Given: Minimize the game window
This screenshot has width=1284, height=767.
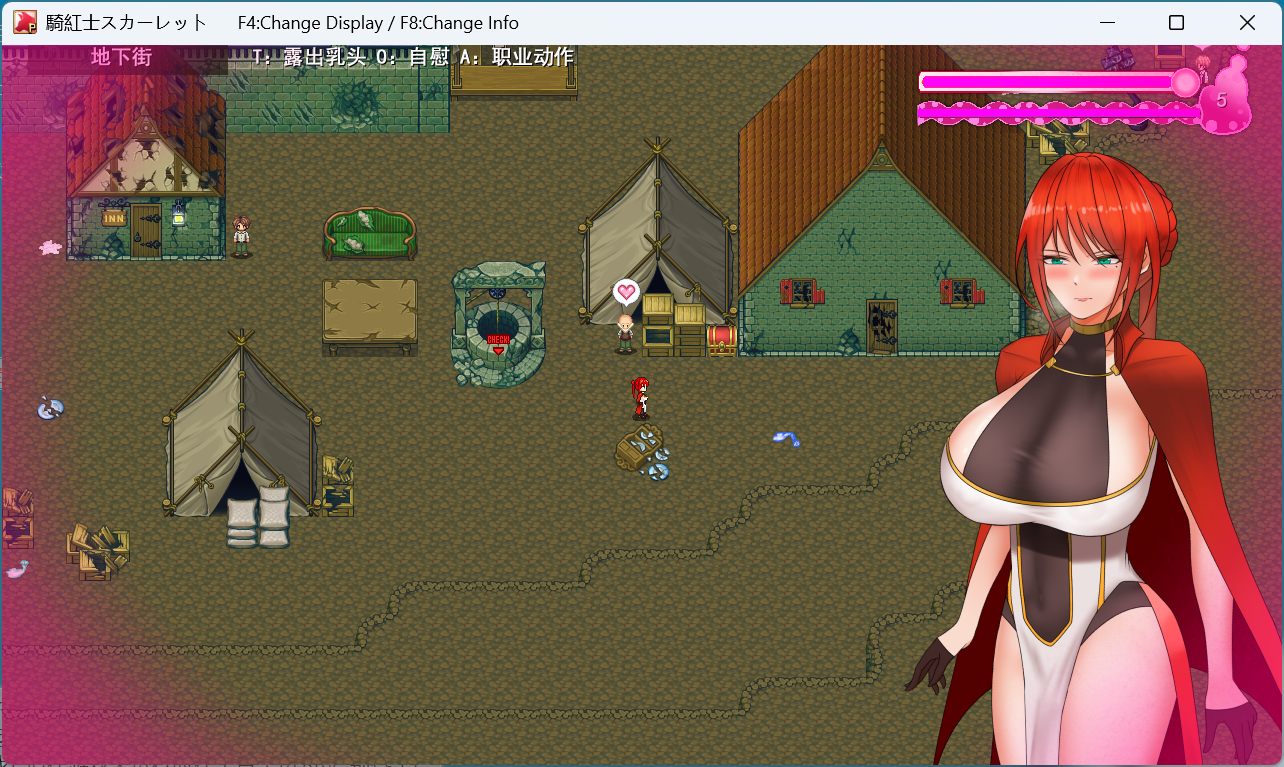Looking at the screenshot, I should coord(1107,23).
